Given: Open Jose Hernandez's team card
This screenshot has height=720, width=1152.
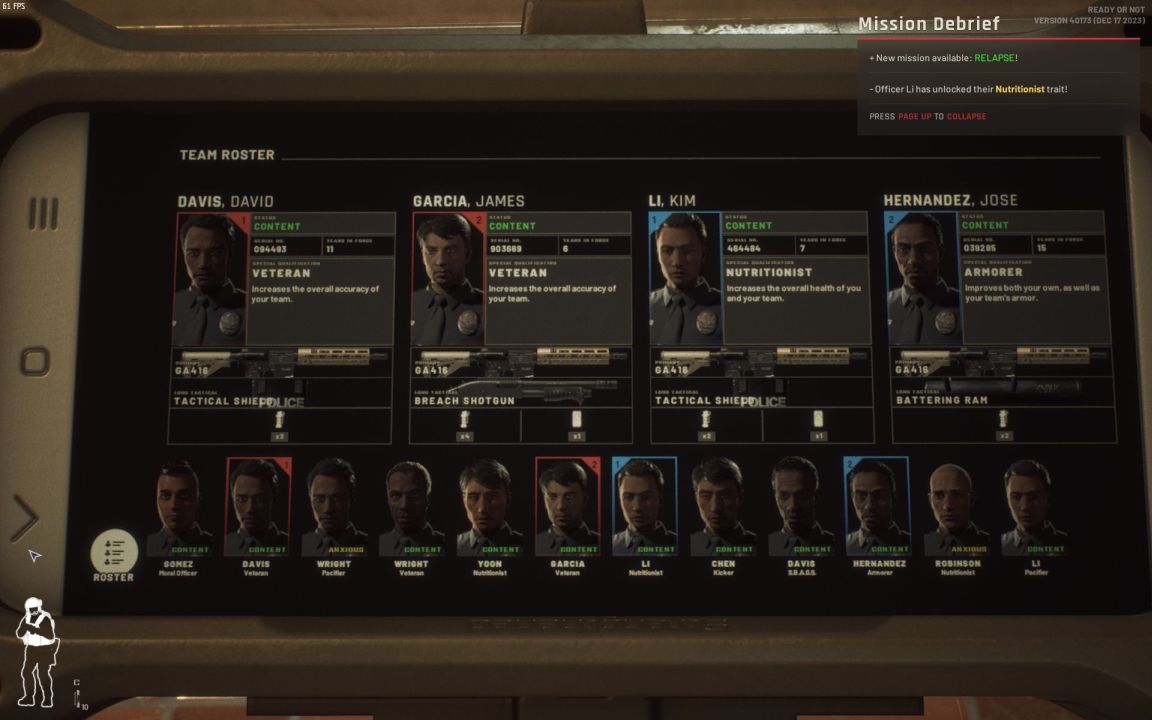Looking at the screenshot, I should point(999,278).
